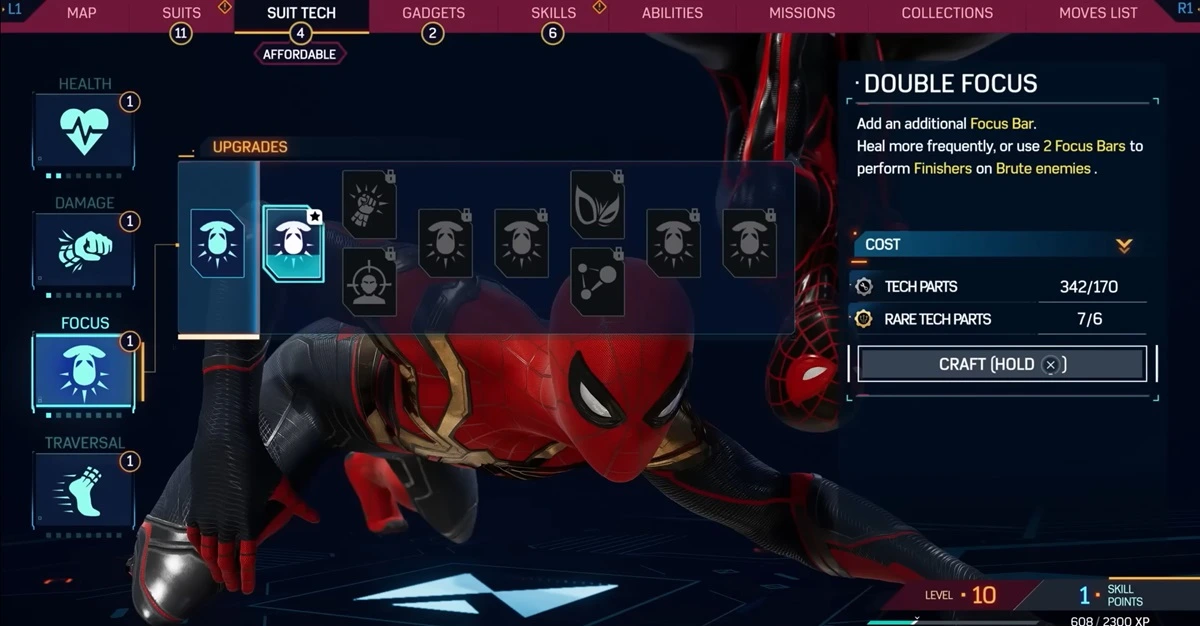The width and height of the screenshot is (1200, 626).
Task: Select the locked leaf-shaped upgrade
Action: coord(597,205)
